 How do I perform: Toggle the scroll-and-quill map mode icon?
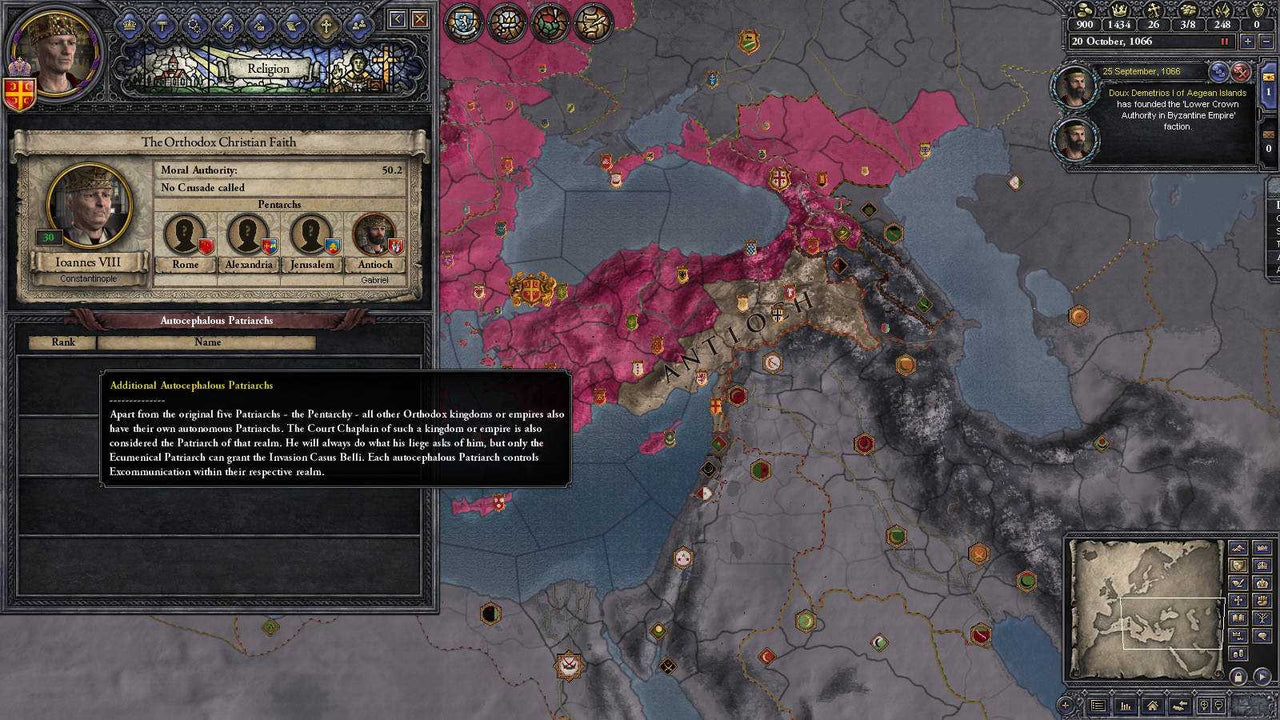tap(593, 21)
